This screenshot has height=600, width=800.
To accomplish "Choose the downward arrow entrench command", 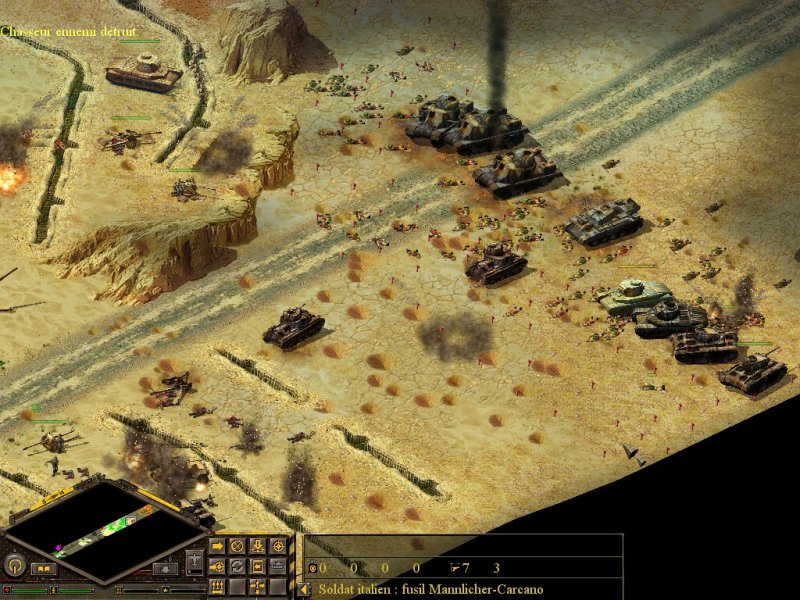I will pyautogui.click(x=257, y=547).
